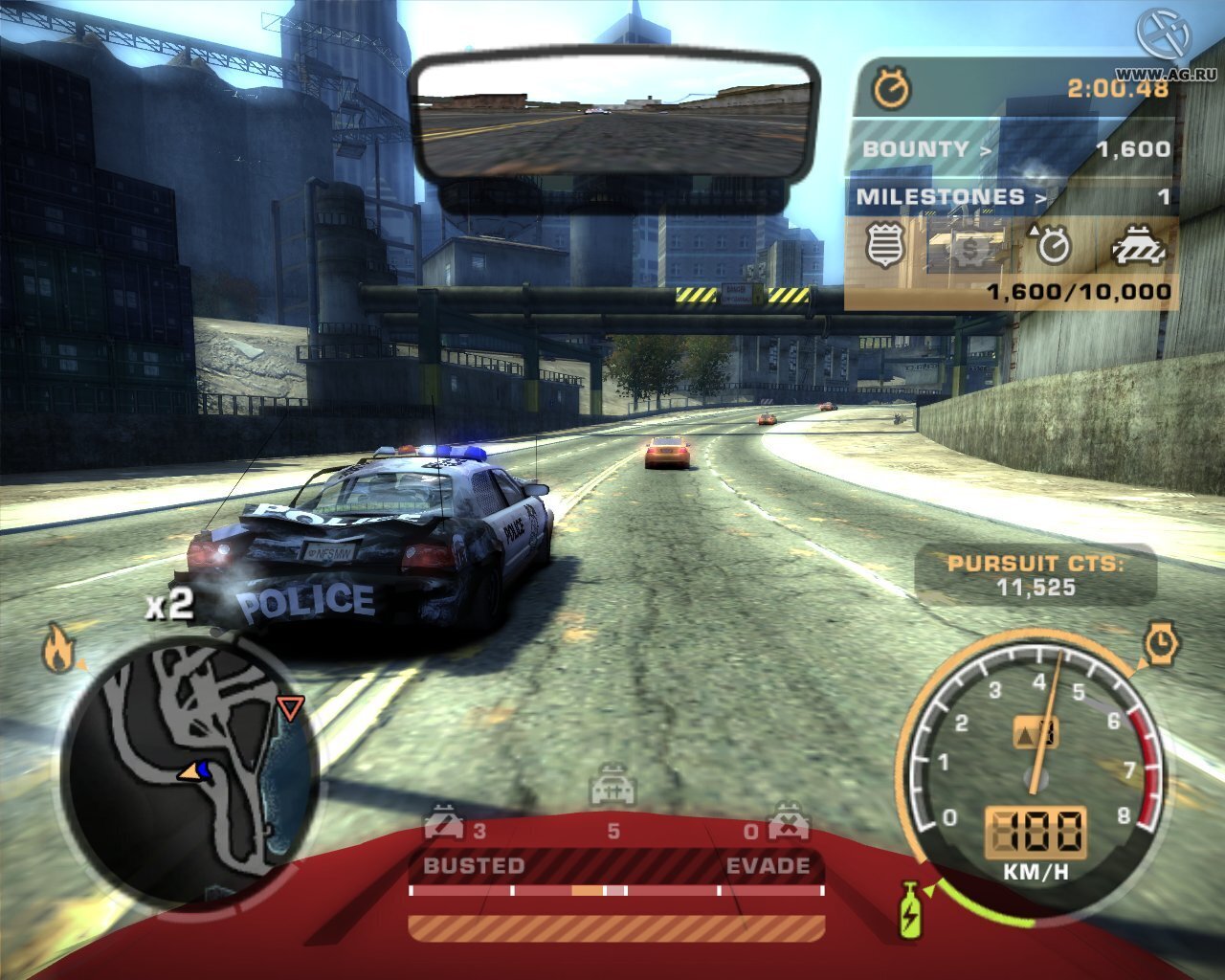
Task: Click the police car icon above pursuit bar
Action: click(x=612, y=789)
